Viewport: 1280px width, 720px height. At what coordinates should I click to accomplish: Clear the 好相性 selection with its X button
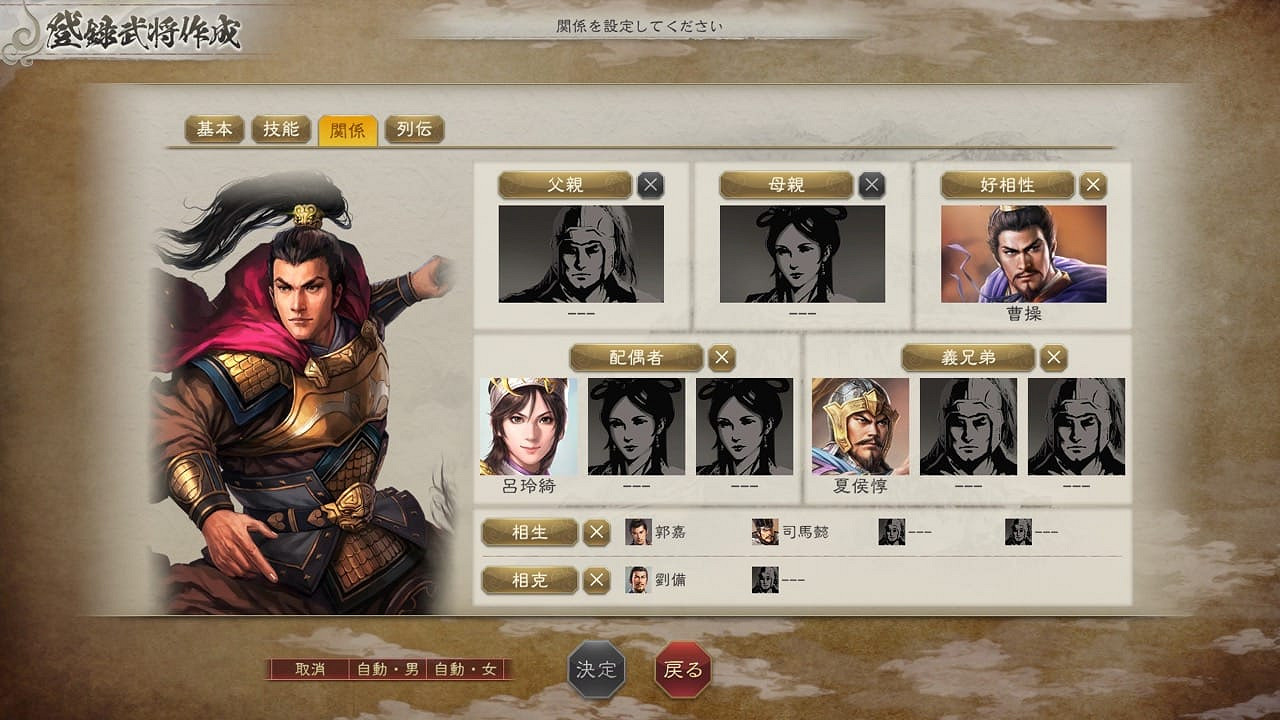pos(1092,184)
